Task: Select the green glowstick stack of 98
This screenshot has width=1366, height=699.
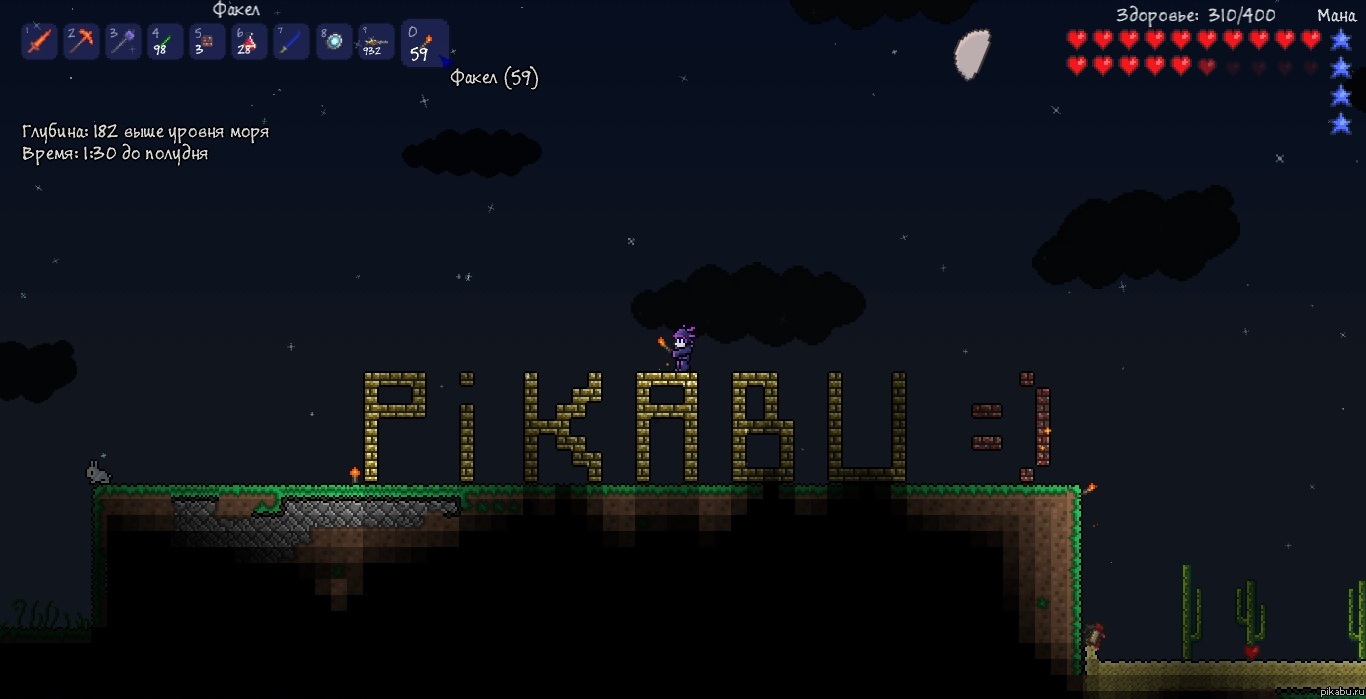Action: tap(165, 42)
